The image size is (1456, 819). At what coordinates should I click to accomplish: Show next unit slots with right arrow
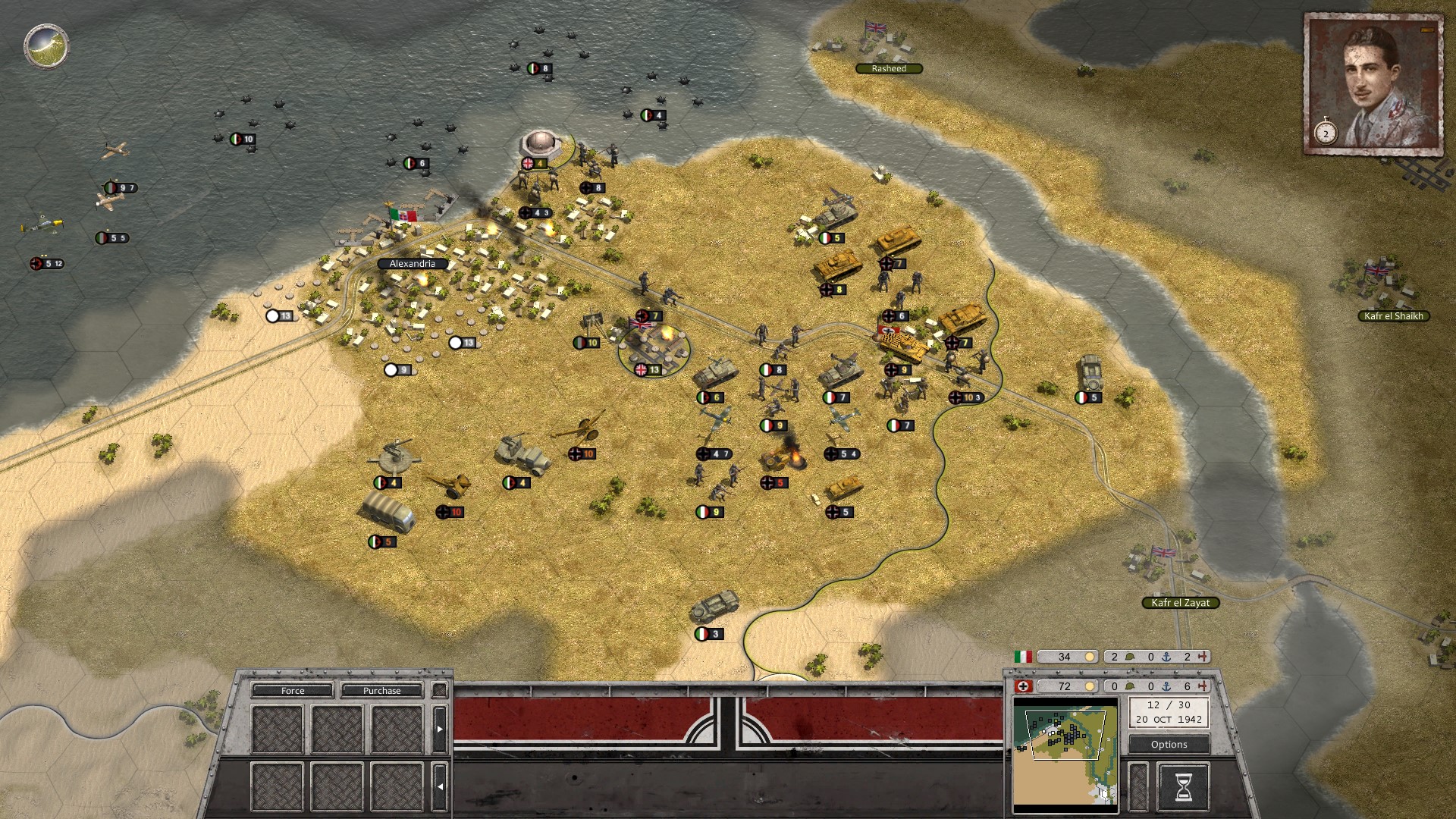(439, 729)
